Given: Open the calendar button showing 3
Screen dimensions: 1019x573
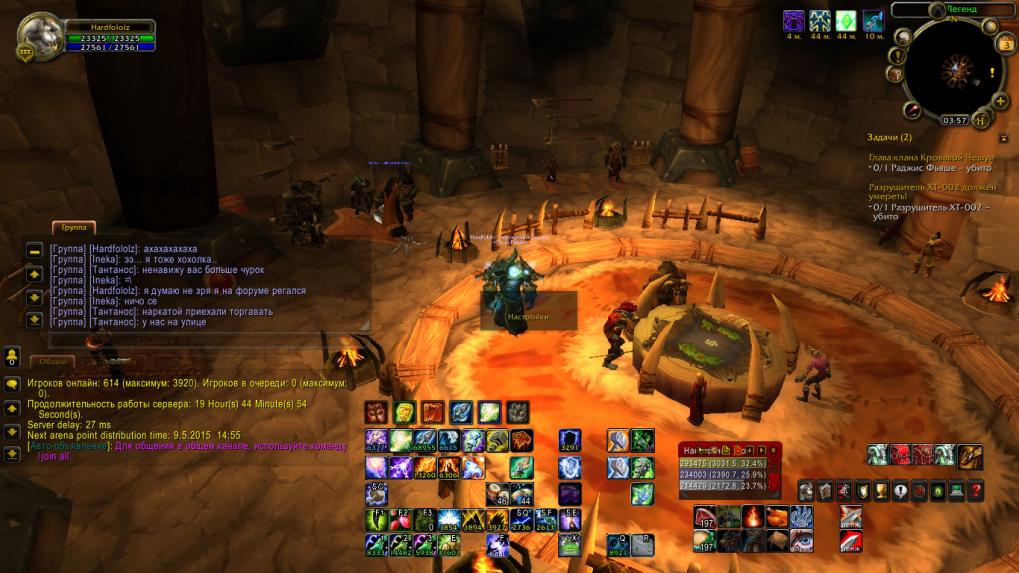Looking at the screenshot, I should point(1005,43).
